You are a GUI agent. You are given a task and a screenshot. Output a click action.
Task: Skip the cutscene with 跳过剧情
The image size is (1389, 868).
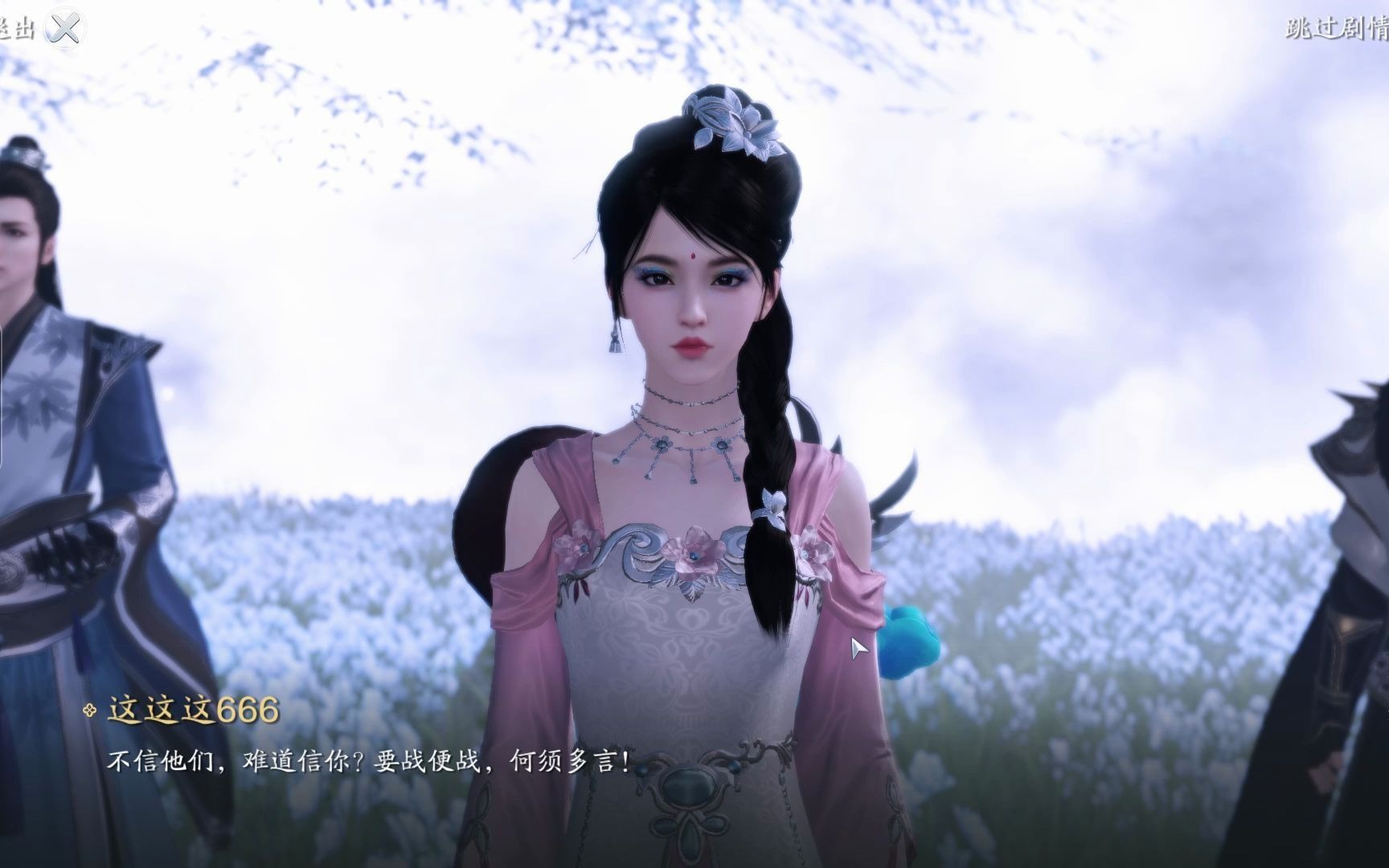pos(1336,29)
